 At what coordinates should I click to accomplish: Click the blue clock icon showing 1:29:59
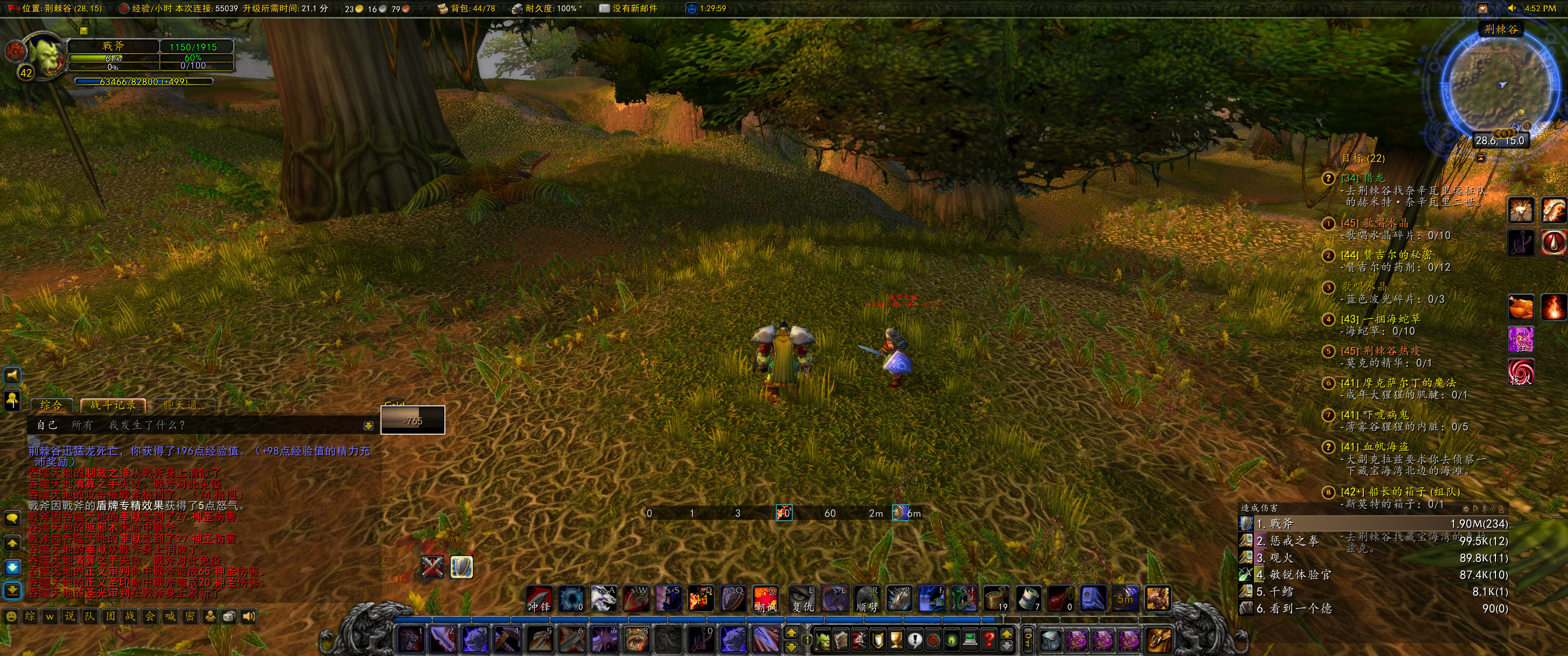[x=691, y=9]
